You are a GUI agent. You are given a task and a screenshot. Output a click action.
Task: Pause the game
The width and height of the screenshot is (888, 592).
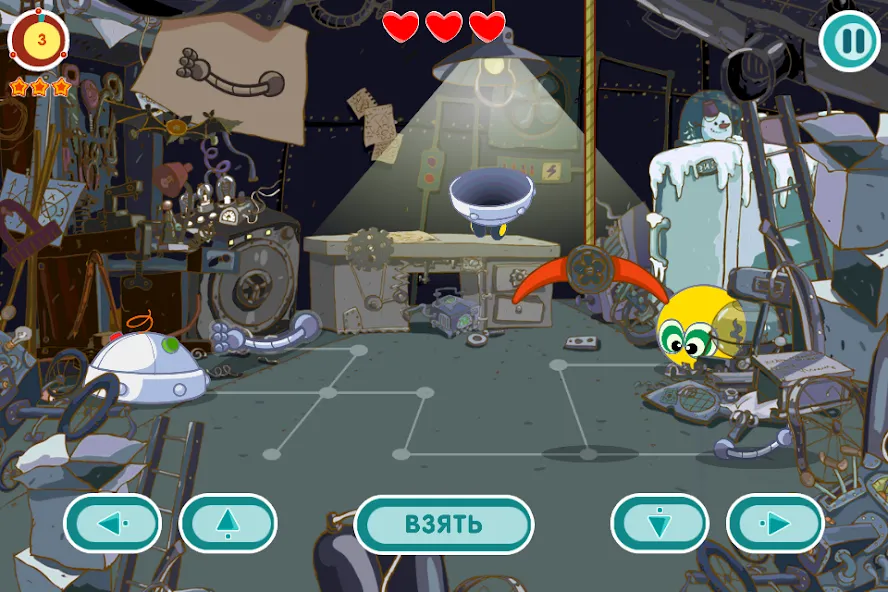tap(849, 41)
